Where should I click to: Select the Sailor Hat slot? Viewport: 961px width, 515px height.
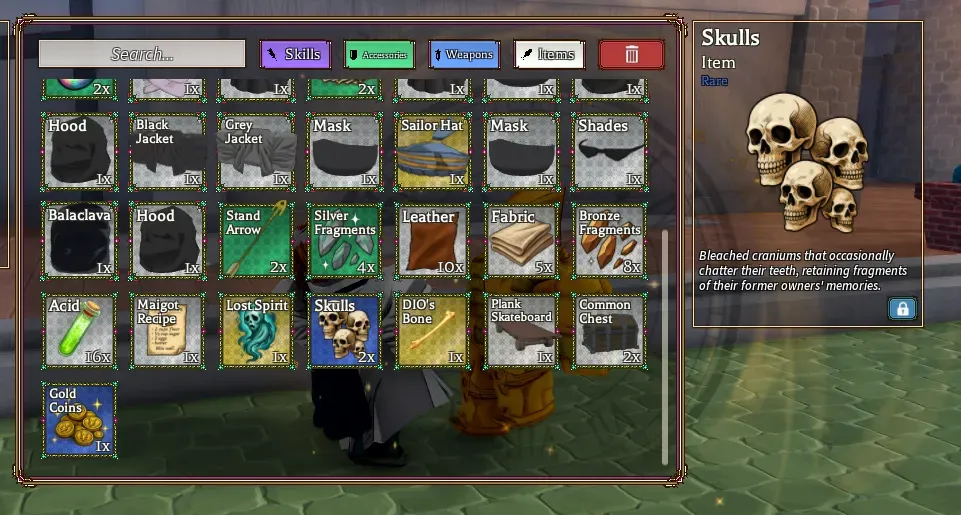pos(433,152)
